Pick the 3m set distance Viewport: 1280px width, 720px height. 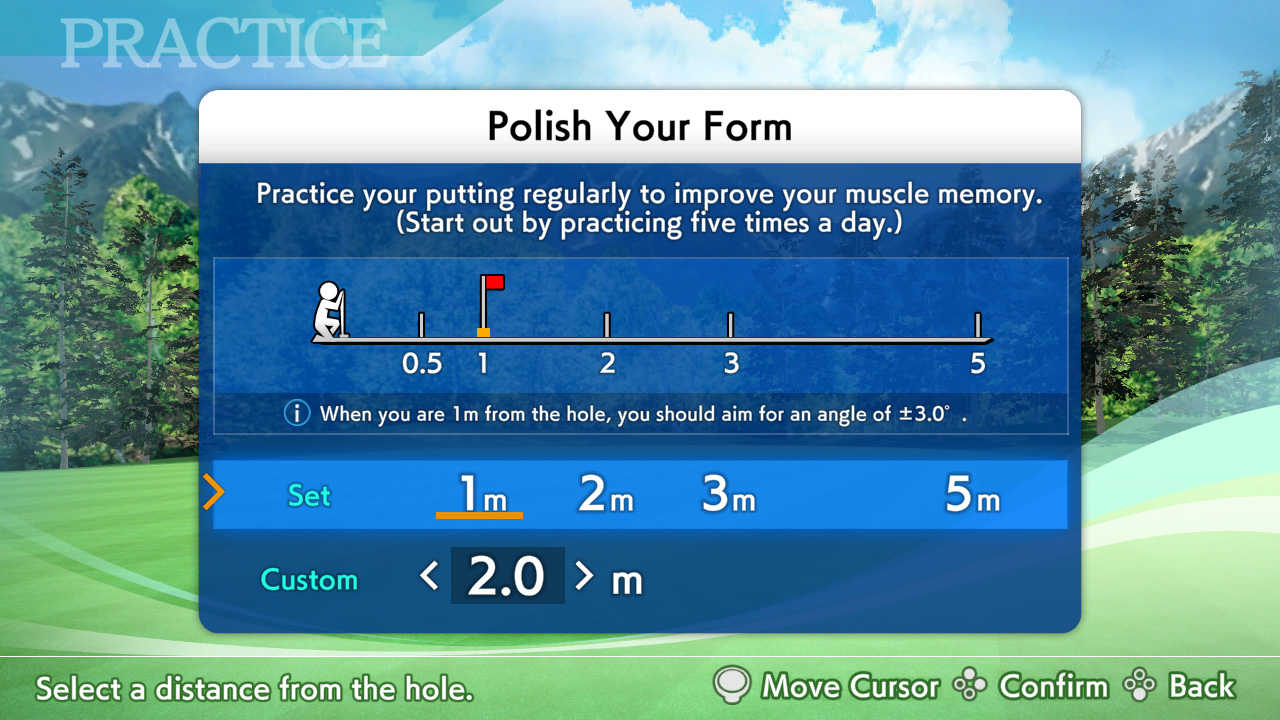click(x=728, y=495)
